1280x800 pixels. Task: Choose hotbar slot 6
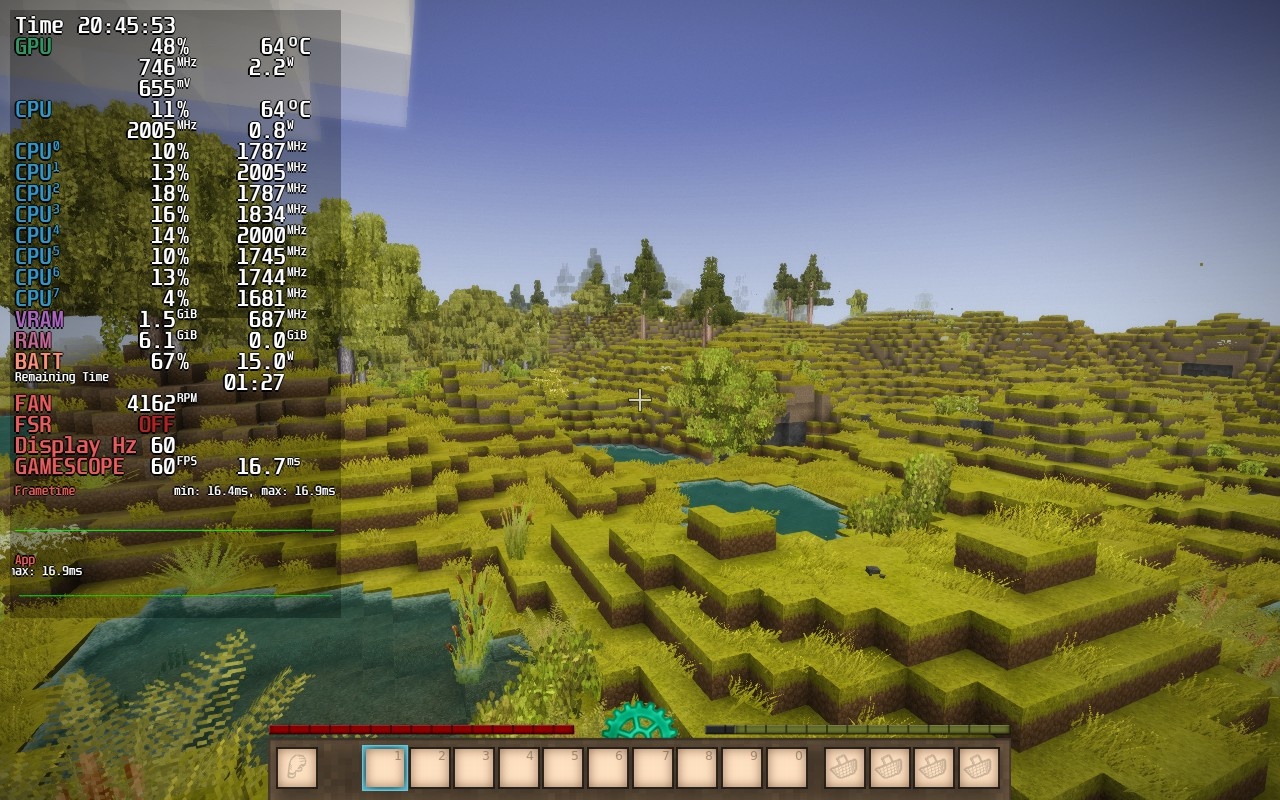[x=608, y=768]
